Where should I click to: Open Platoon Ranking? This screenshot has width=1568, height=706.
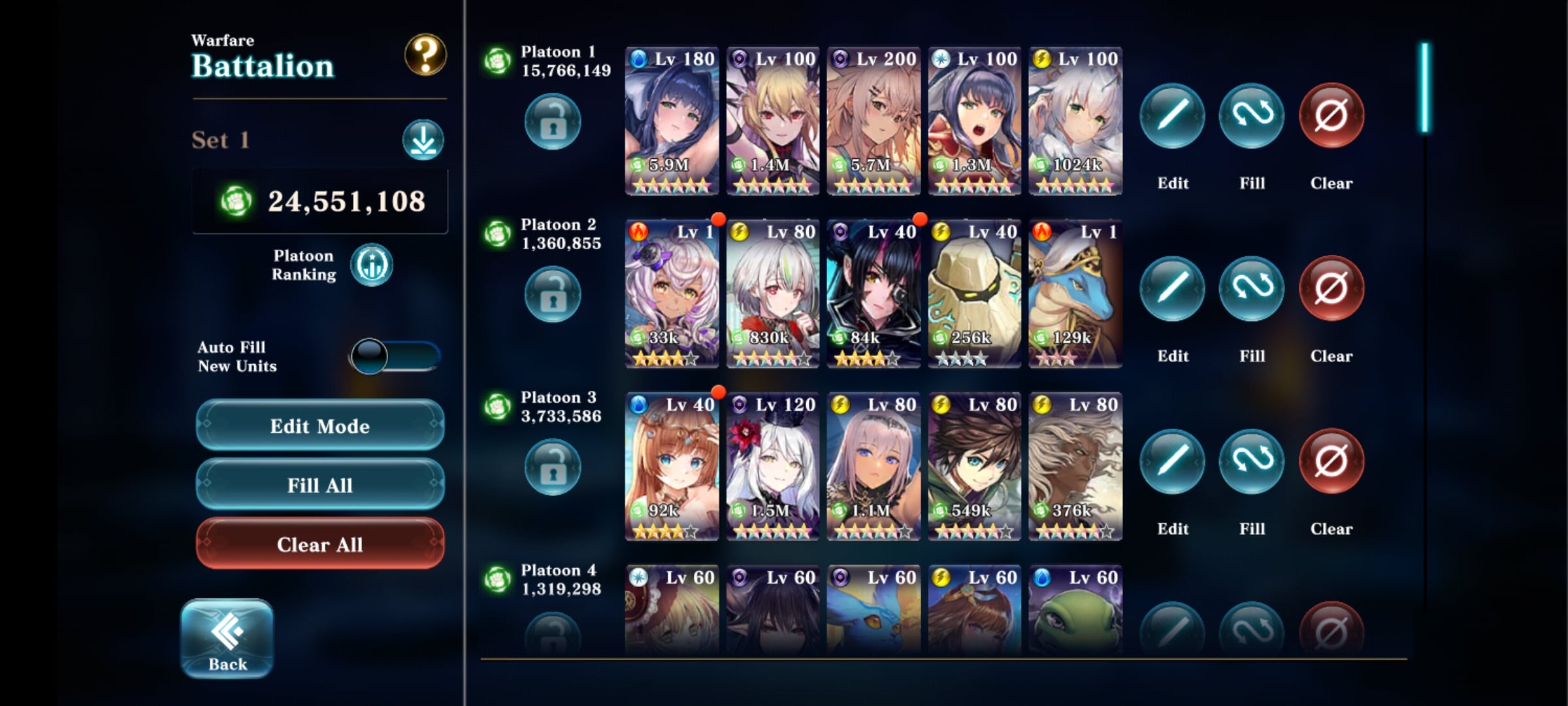tap(372, 265)
